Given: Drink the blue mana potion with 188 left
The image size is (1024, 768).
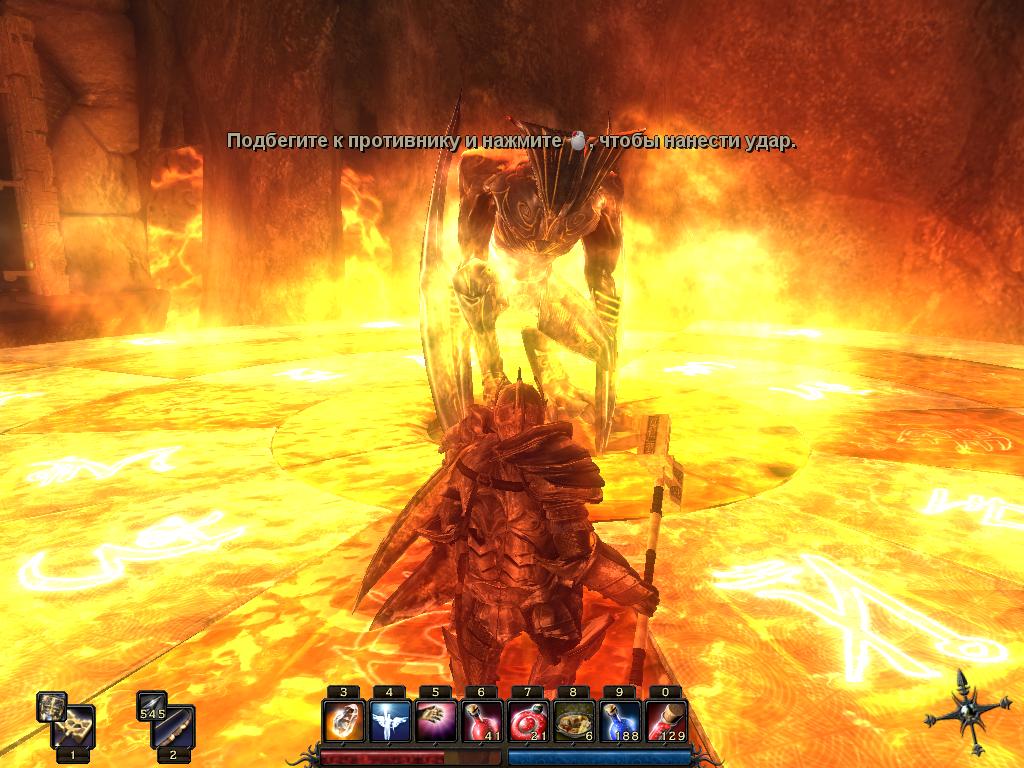Looking at the screenshot, I should pyautogui.click(x=619, y=720).
